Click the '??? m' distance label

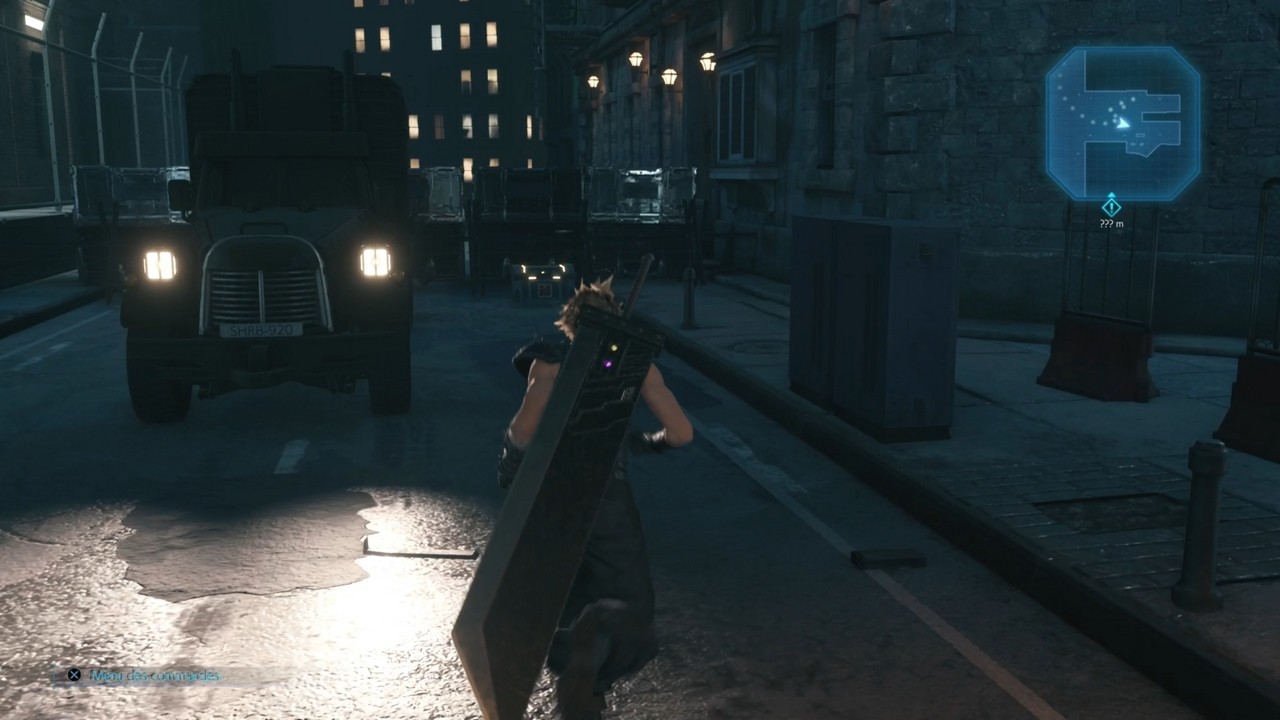click(x=1112, y=223)
